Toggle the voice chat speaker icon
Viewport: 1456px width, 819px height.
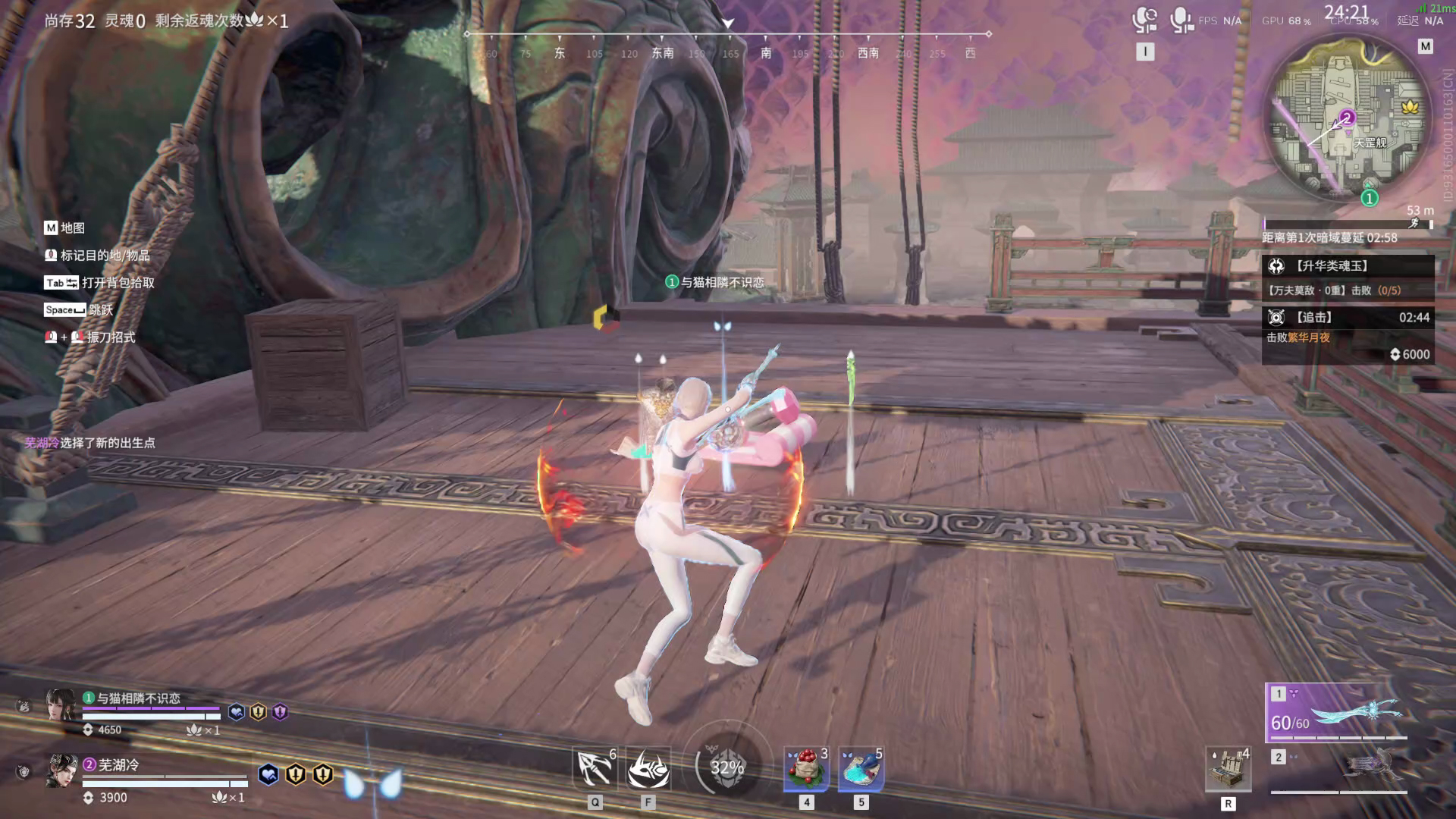[1144, 20]
